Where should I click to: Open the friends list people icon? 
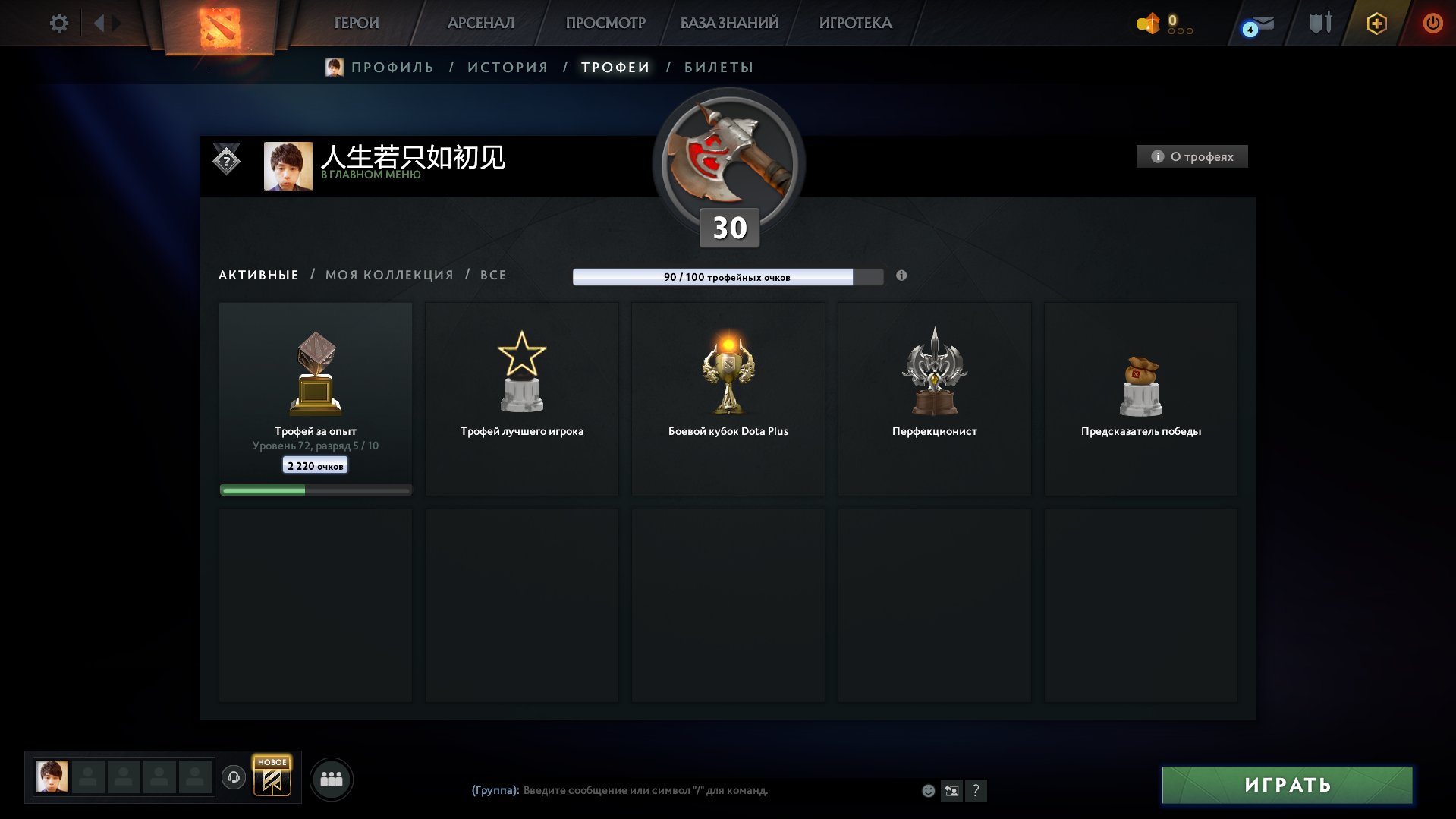coord(332,779)
